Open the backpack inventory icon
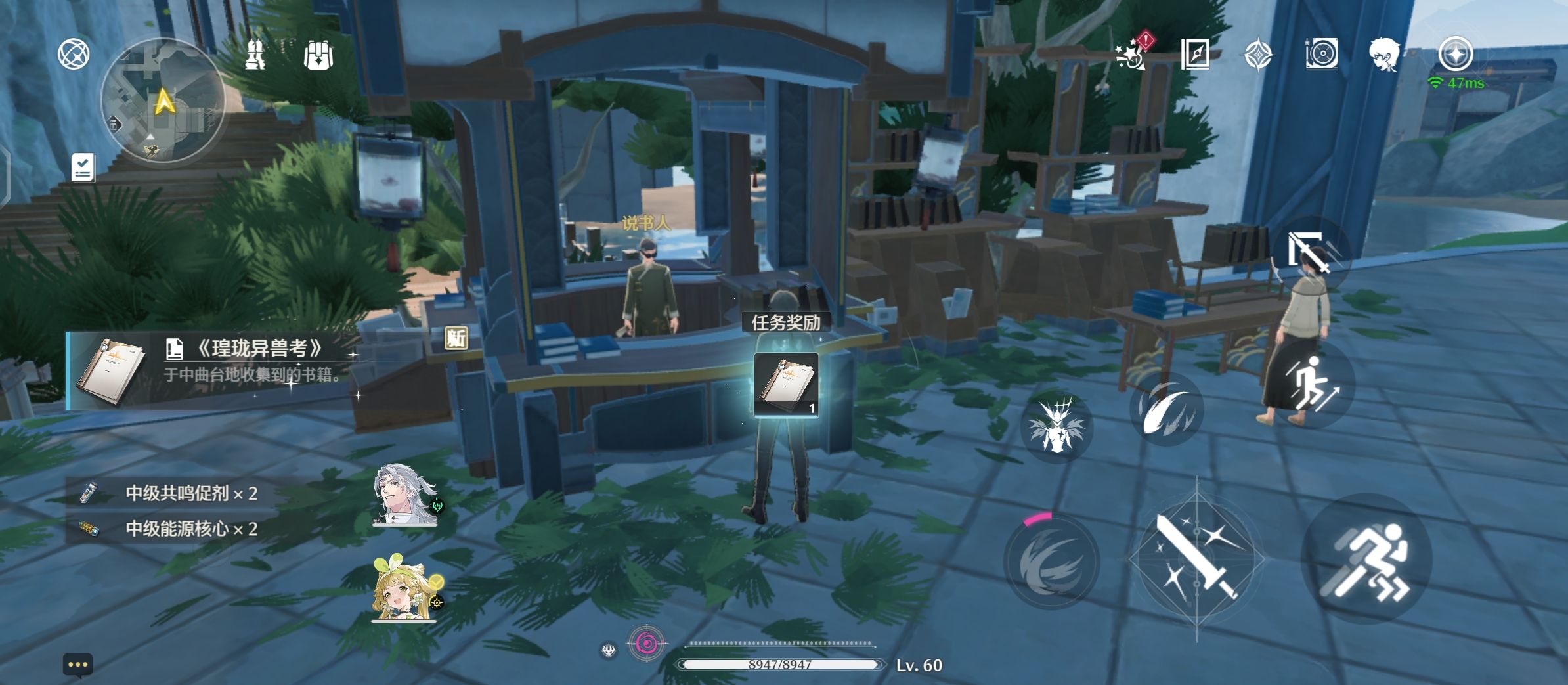1568x685 pixels. coord(318,55)
